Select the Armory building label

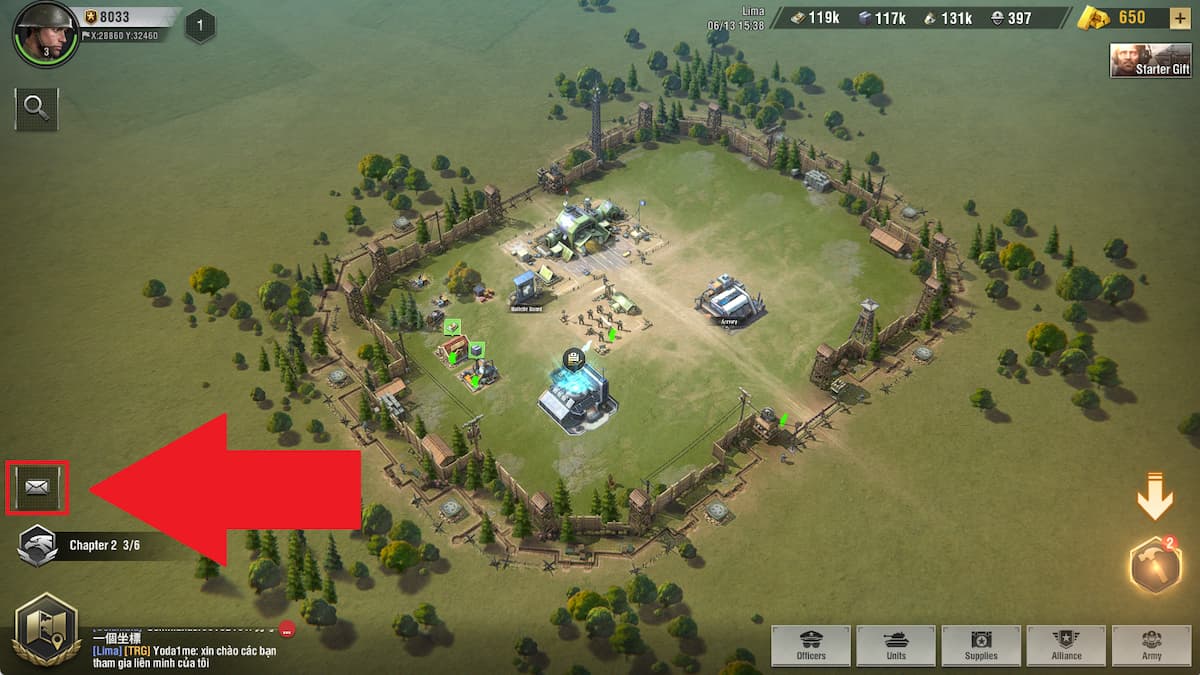tap(728, 322)
